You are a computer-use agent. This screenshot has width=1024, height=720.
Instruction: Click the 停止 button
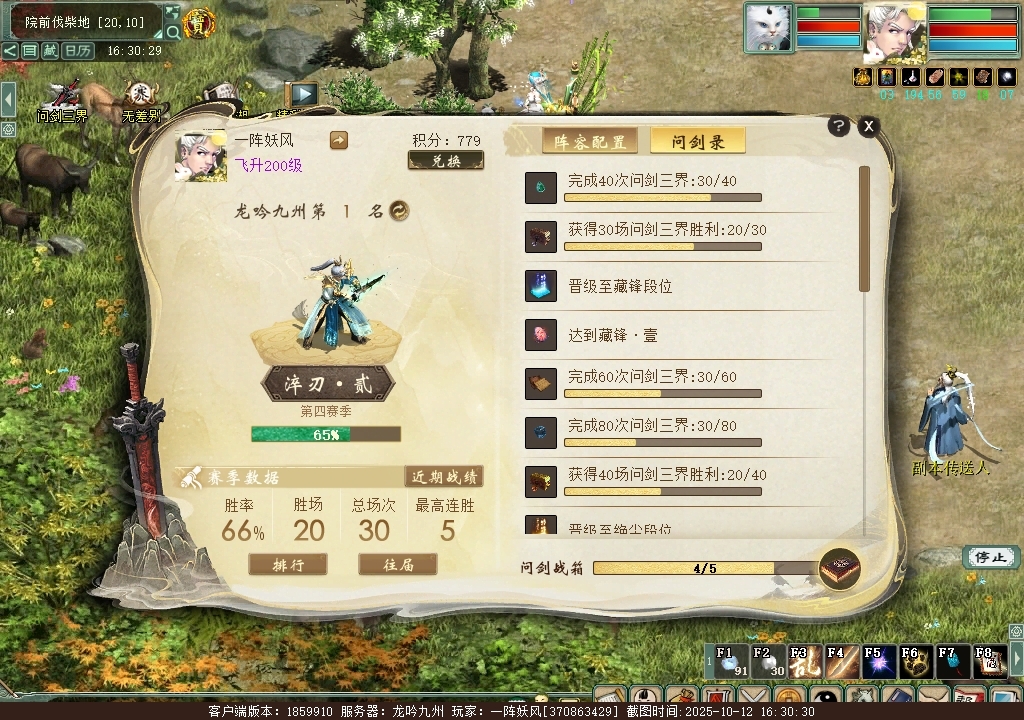[x=990, y=557]
